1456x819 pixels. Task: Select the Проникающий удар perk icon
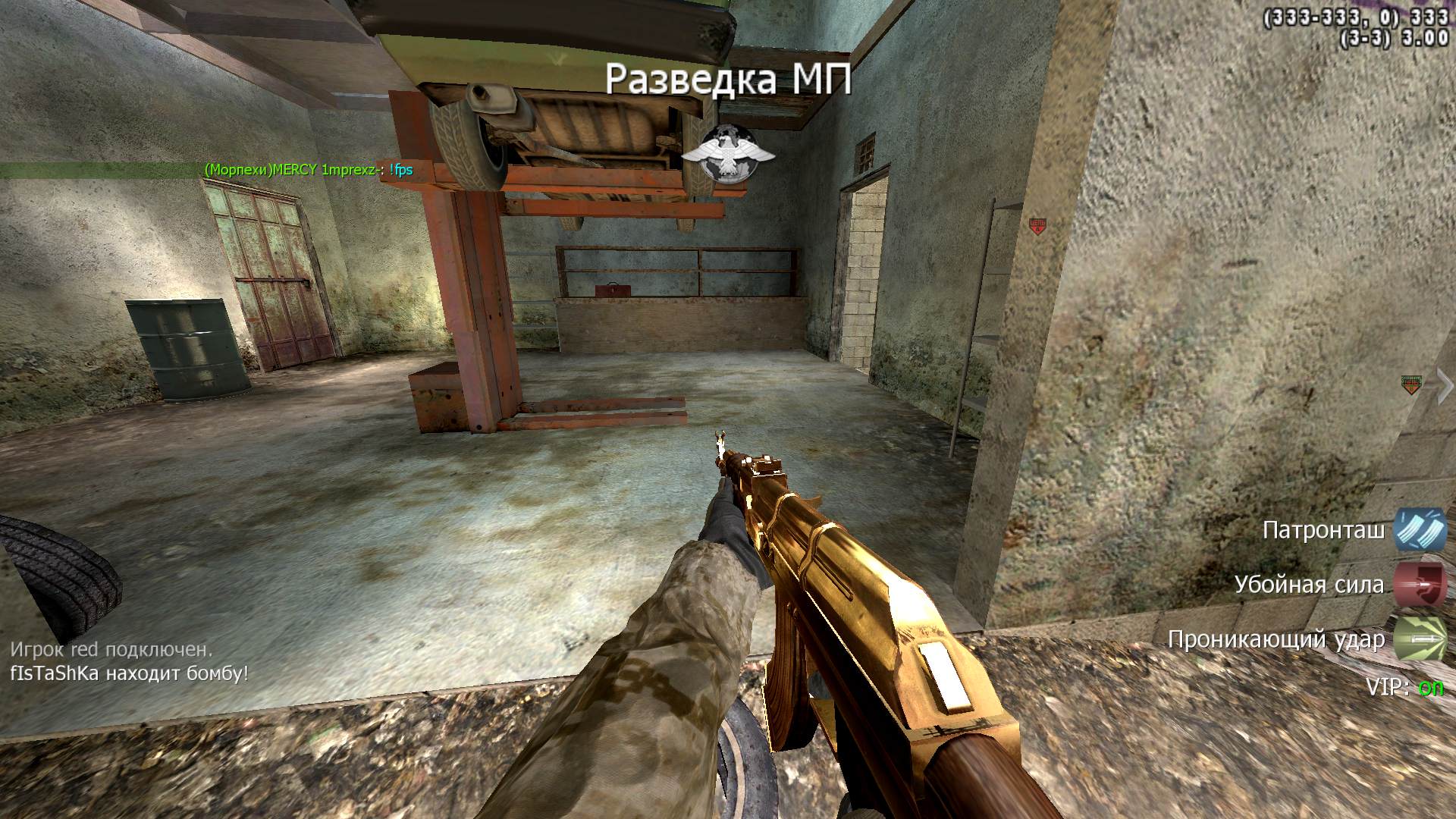1420,639
